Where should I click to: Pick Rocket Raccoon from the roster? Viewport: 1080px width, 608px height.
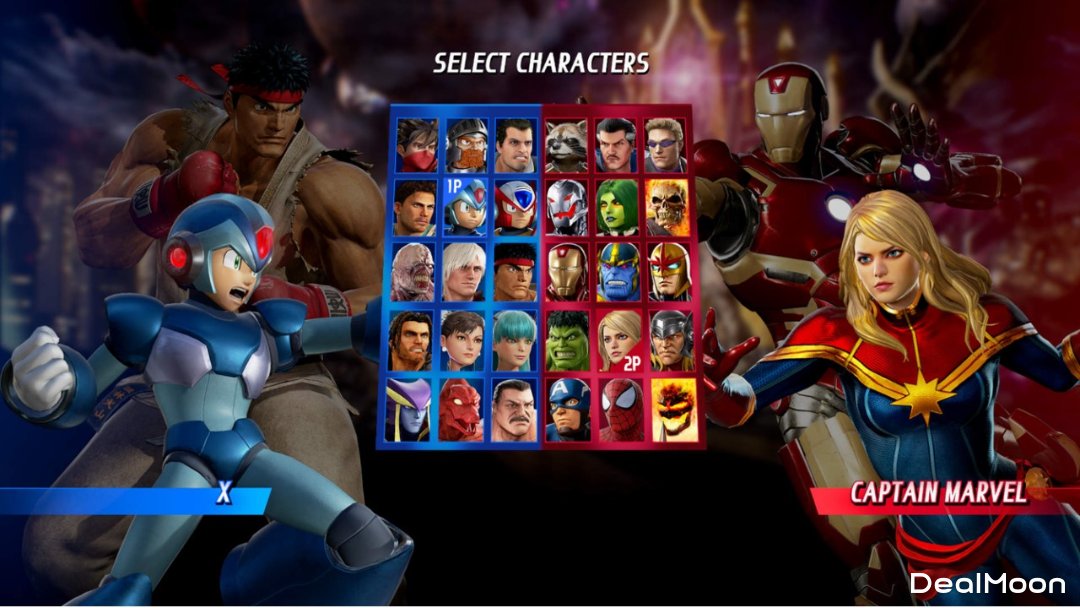(x=568, y=146)
